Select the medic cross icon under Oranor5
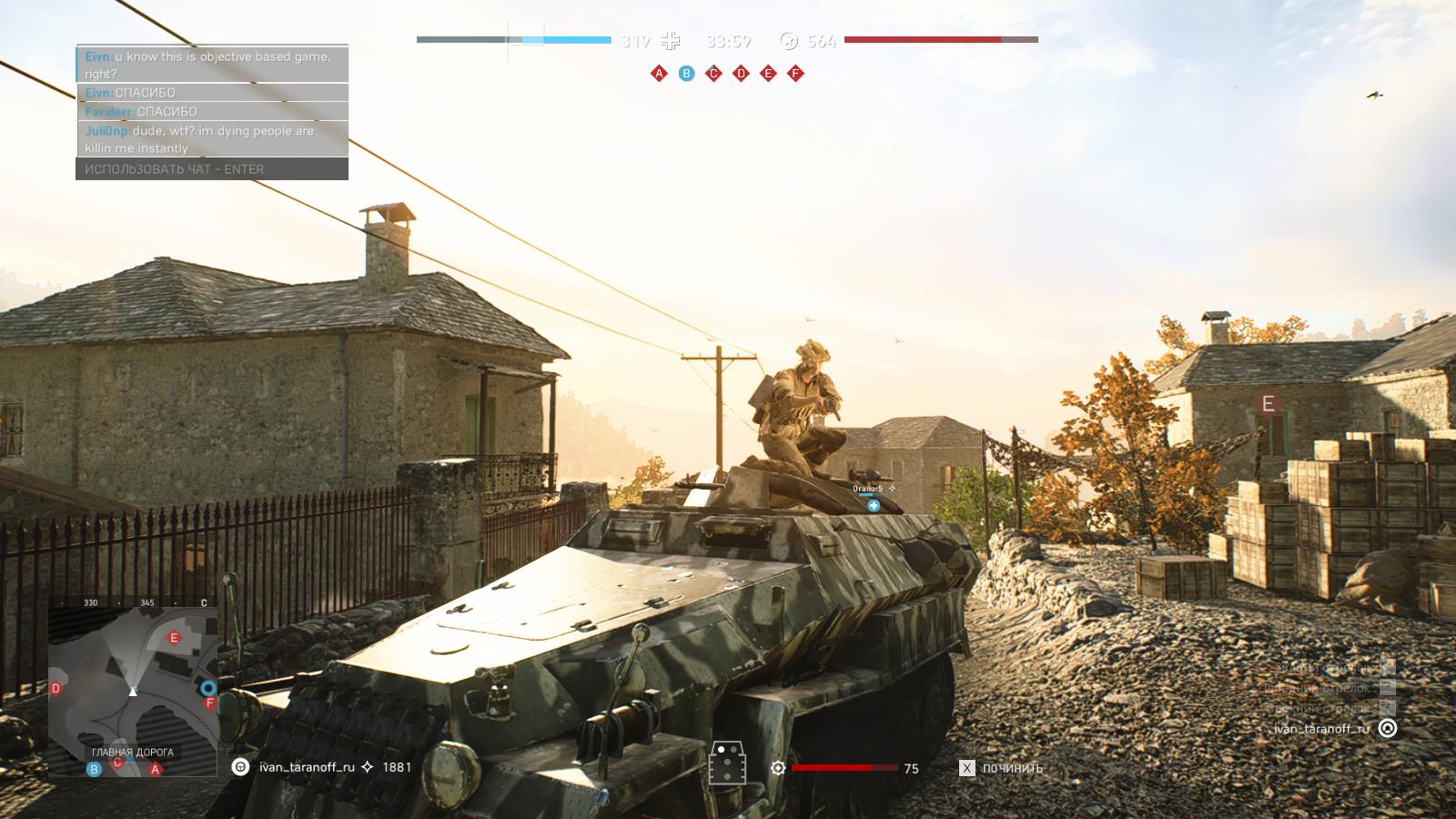1456x819 pixels. (x=874, y=505)
